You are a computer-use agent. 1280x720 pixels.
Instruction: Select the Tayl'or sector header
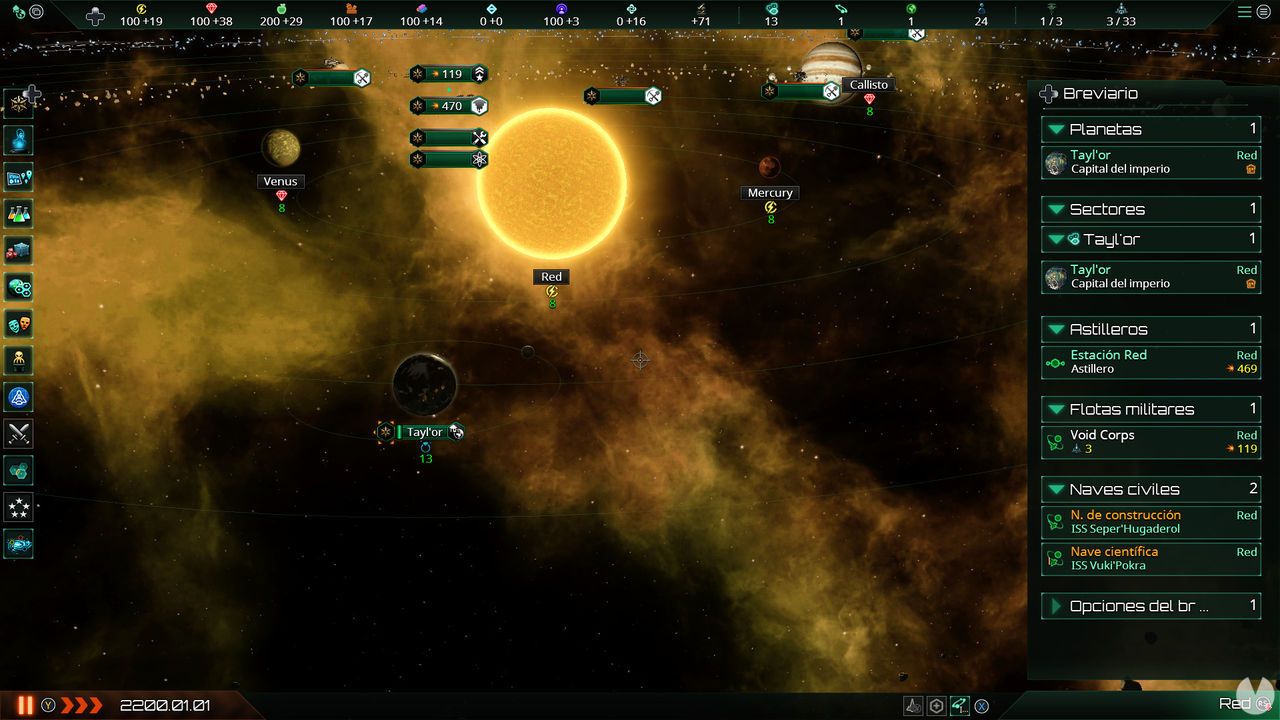click(x=1151, y=240)
